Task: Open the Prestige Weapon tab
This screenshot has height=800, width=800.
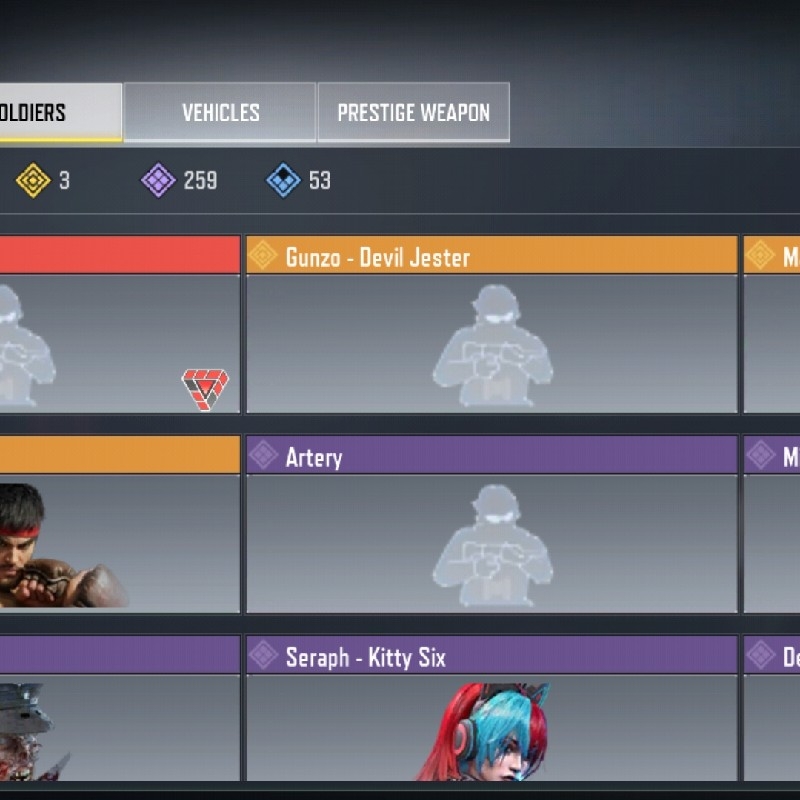Action: click(413, 112)
